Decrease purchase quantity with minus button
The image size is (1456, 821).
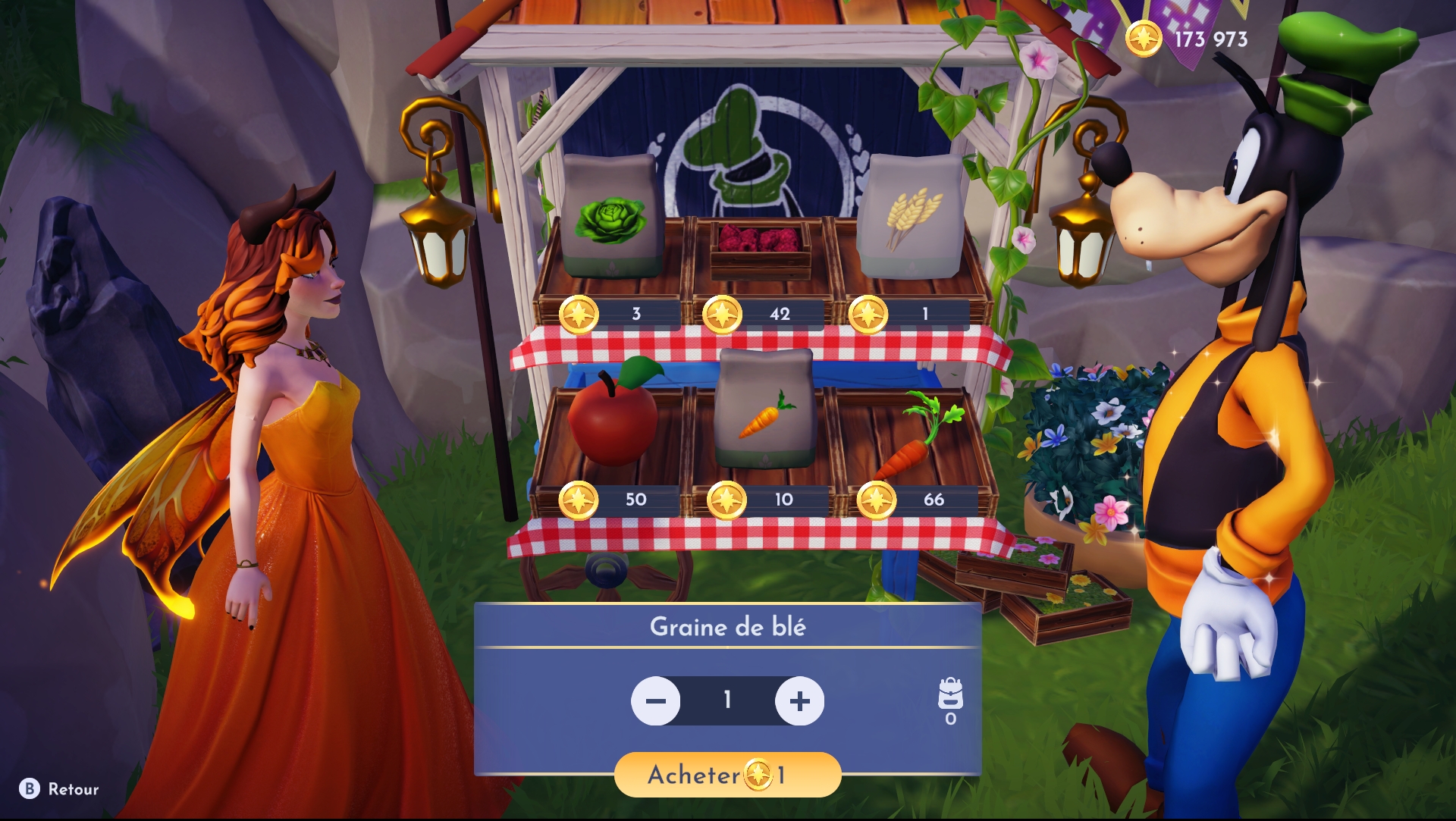[656, 701]
